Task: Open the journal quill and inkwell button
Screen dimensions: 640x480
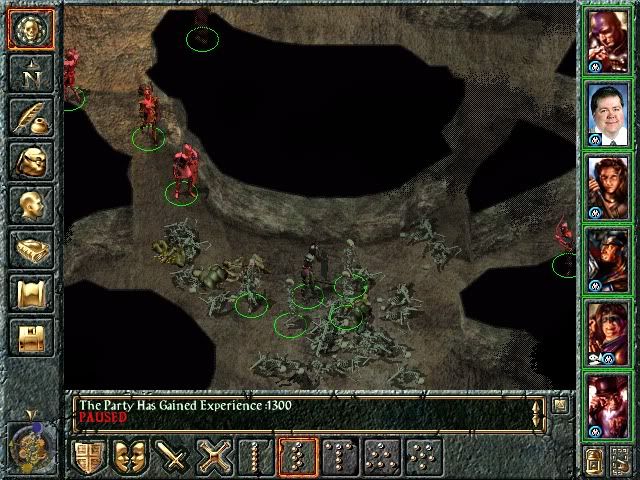Action: [x=30, y=116]
